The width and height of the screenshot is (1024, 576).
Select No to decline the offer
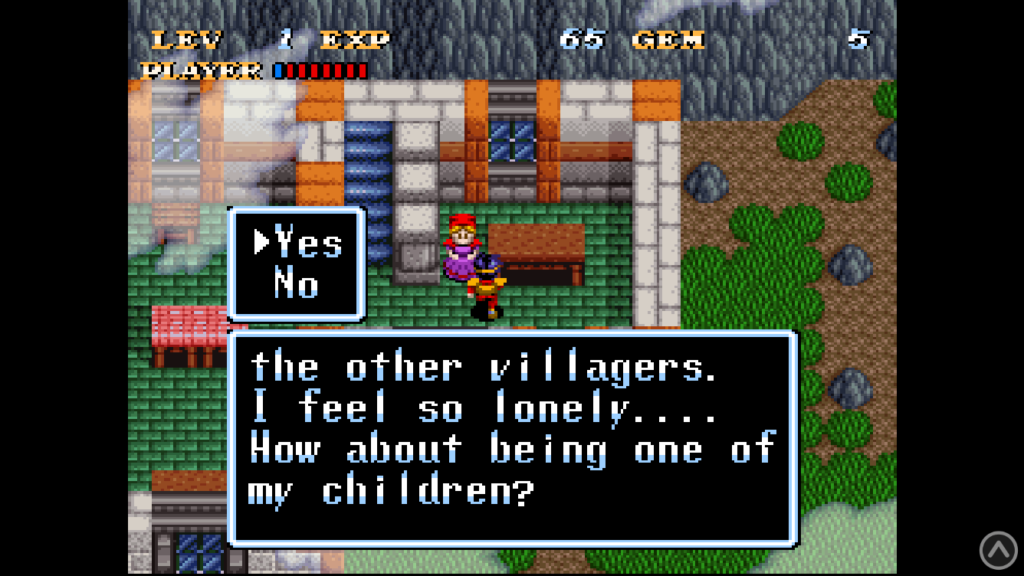(x=296, y=285)
